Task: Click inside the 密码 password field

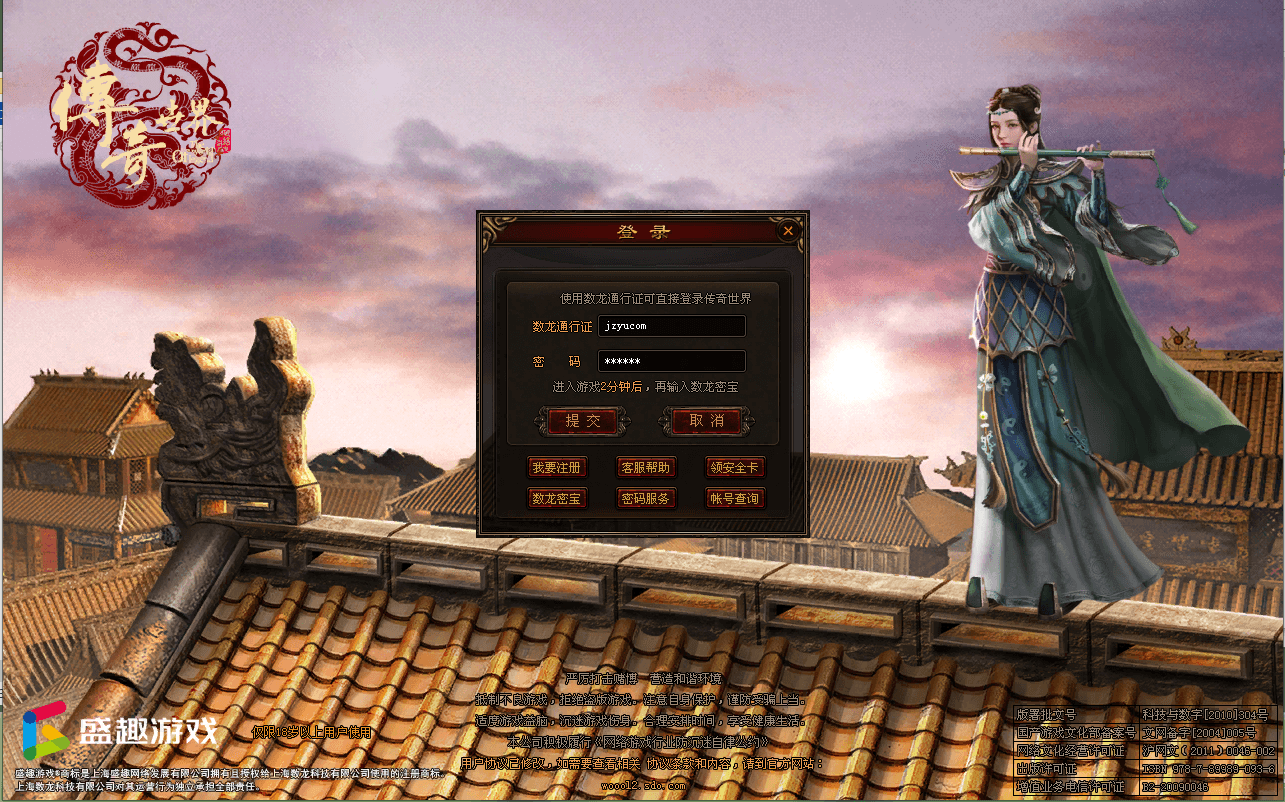Action: click(671, 361)
